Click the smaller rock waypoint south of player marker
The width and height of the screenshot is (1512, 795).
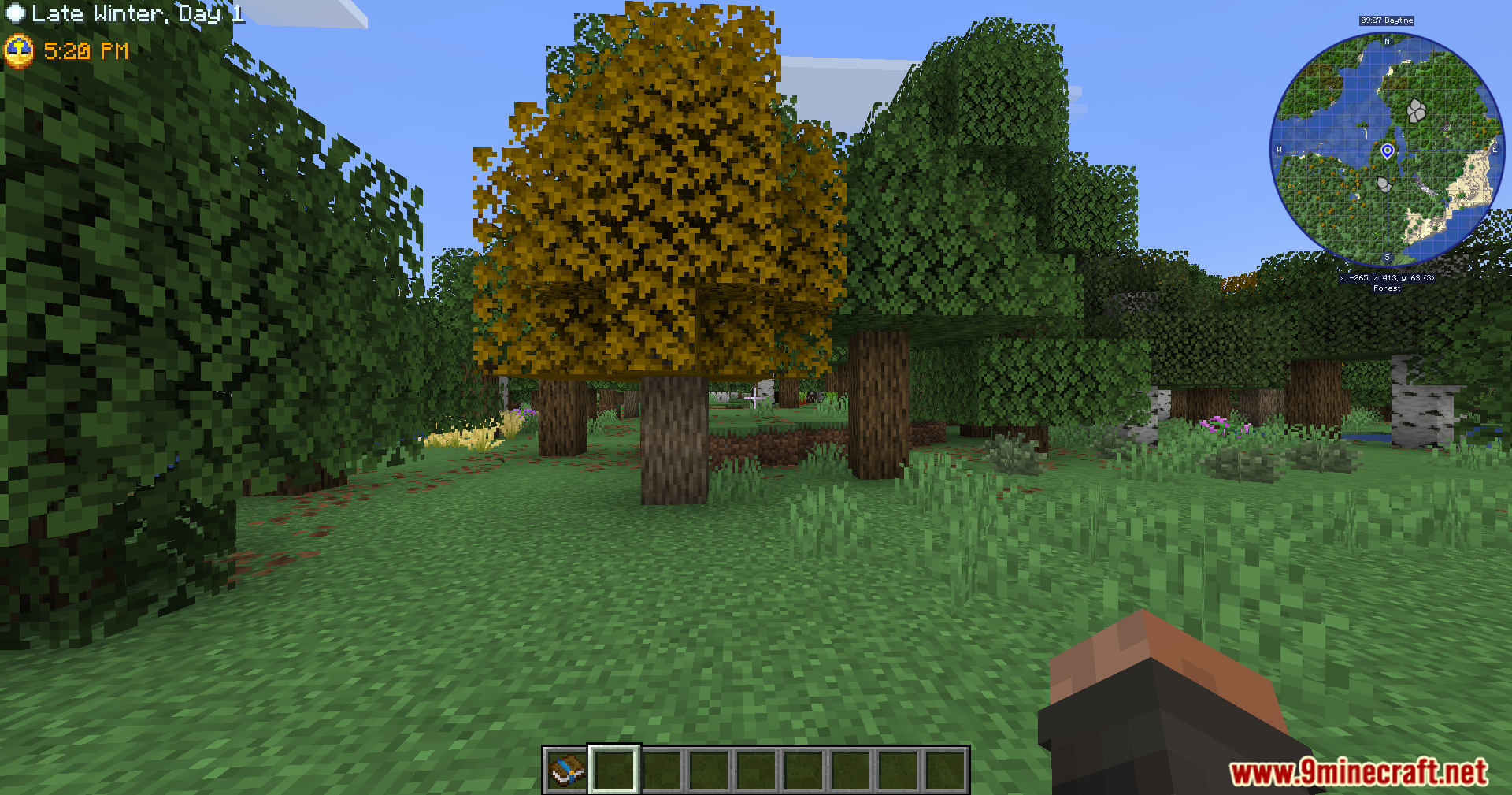[1386, 186]
